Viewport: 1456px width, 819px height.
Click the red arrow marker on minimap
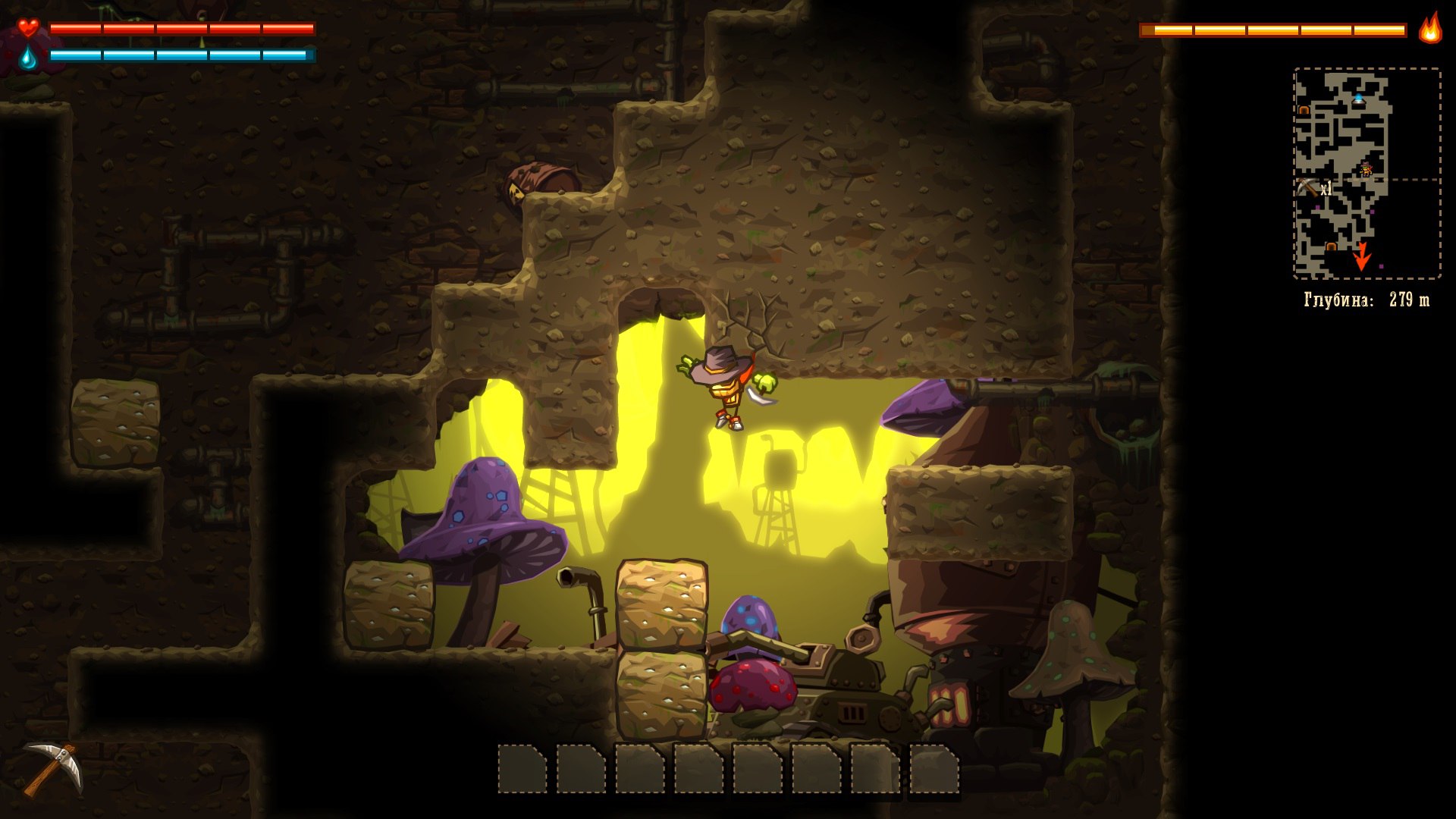tap(1362, 257)
